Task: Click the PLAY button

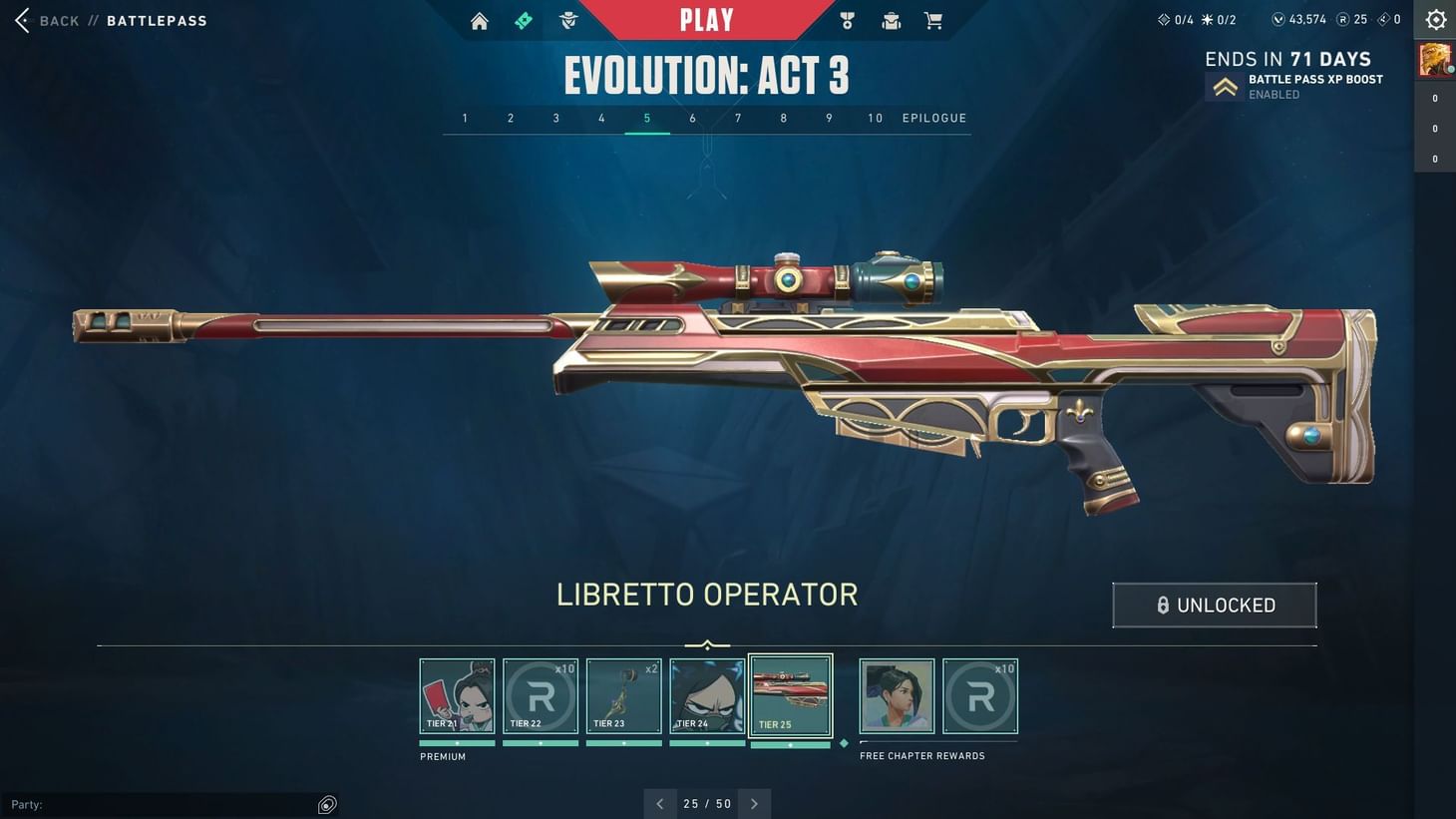Action: pyautogui.click(x=707, y=19)
